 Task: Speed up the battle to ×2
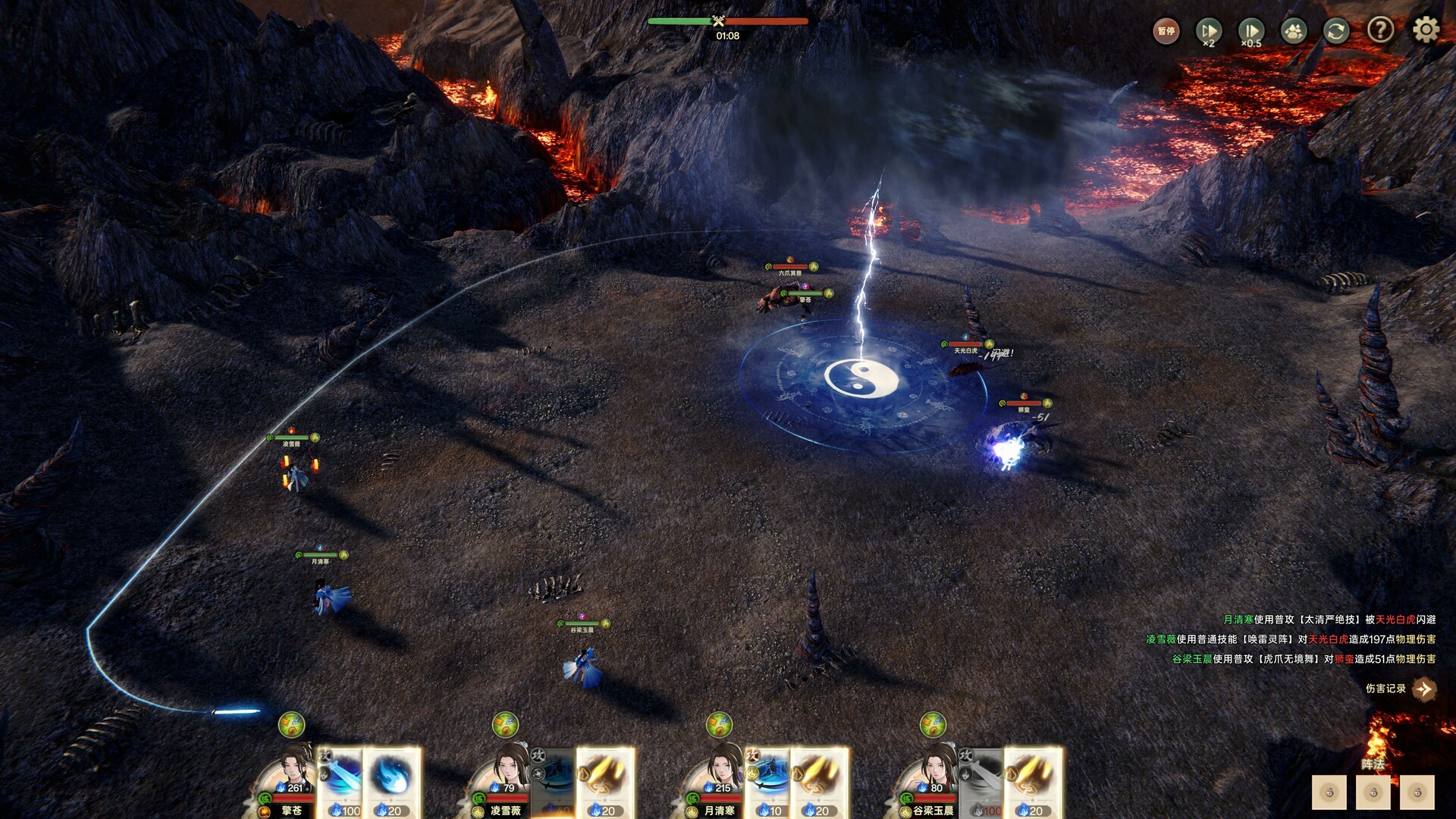(x=1208, y=31)
